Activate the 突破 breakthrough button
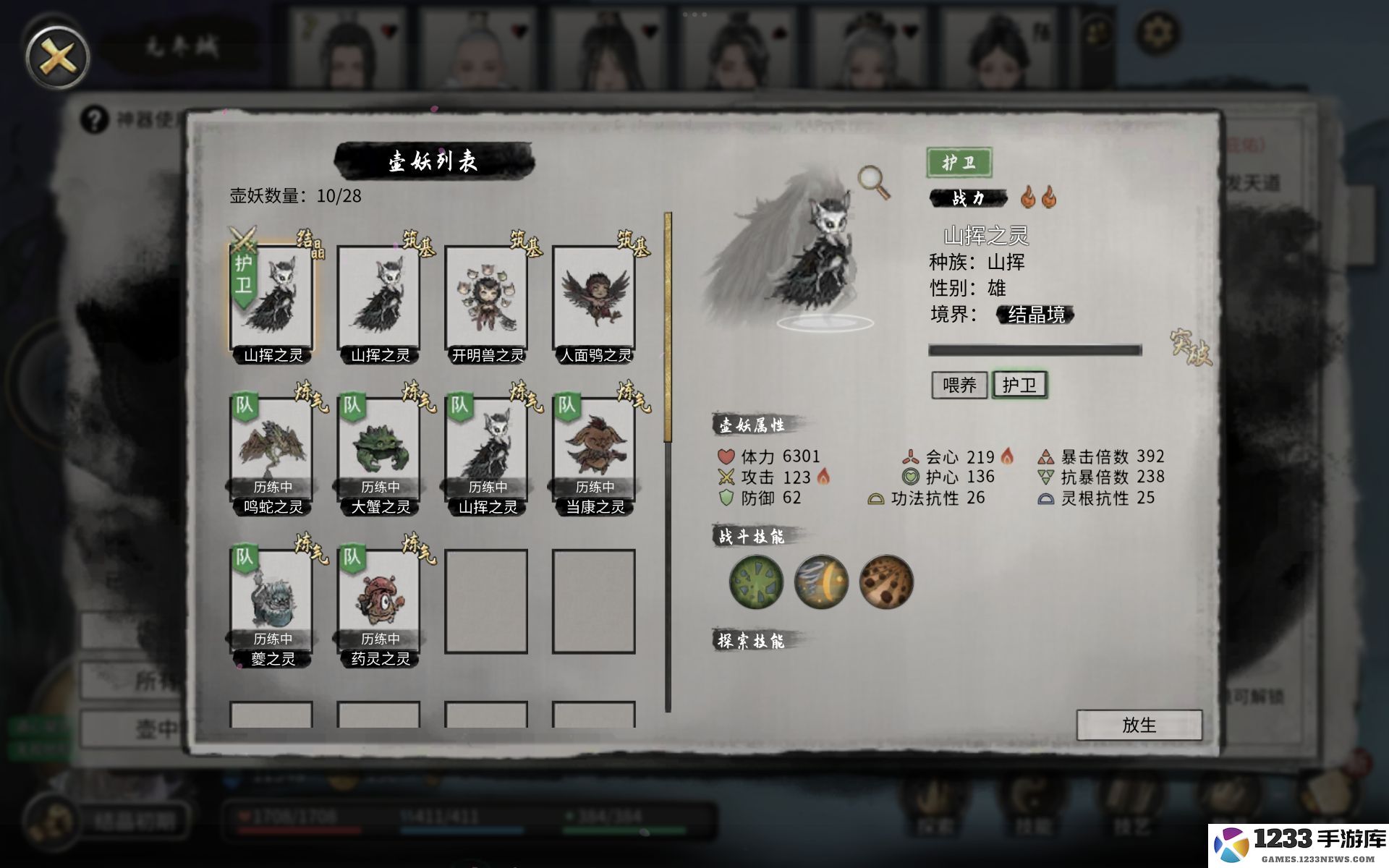Screen dimensions: 1389x868 (x=1190, y=348)
